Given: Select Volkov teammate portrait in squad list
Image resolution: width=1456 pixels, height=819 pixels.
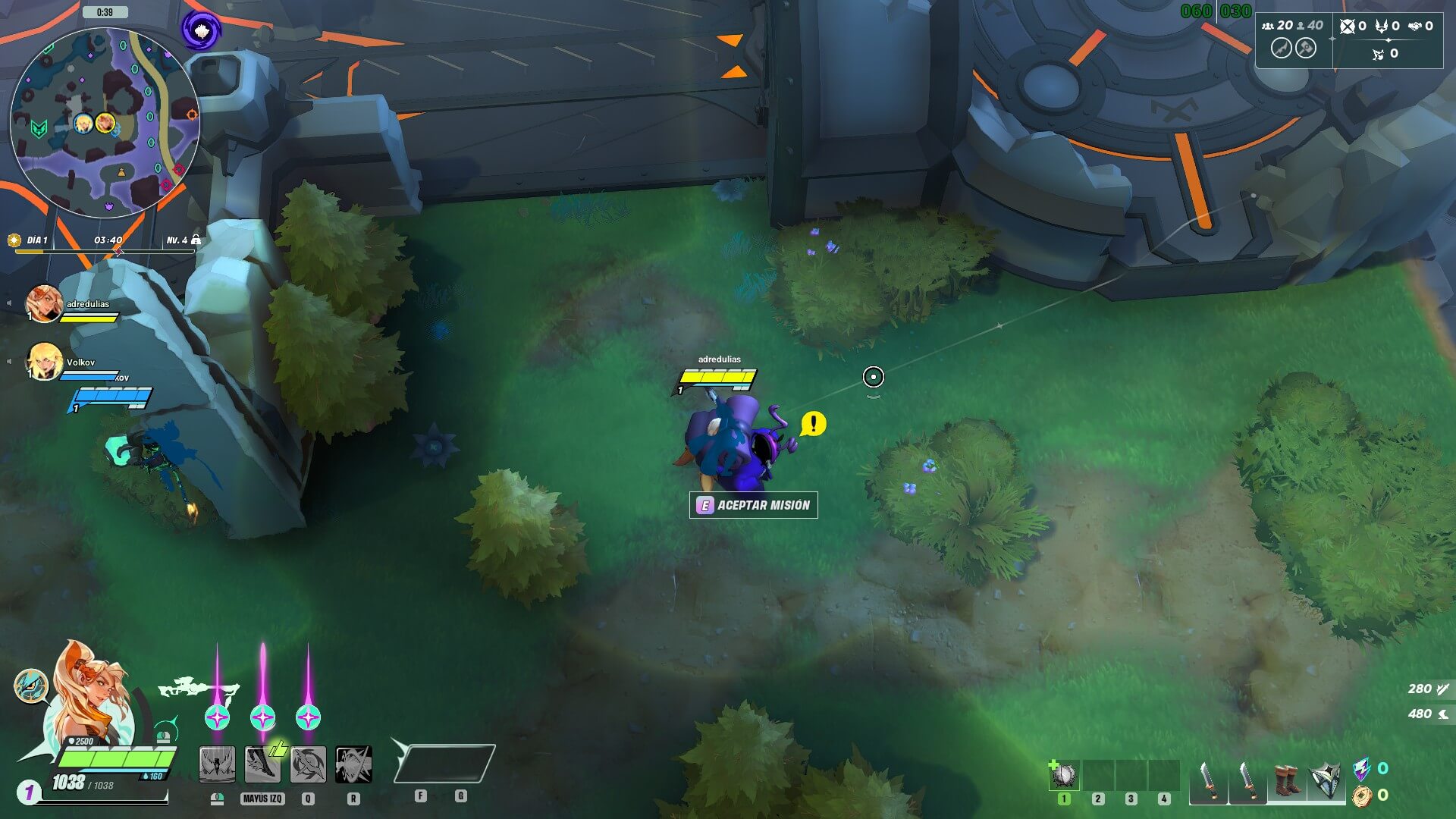Looking at the screenshot, I should [43, 361].
